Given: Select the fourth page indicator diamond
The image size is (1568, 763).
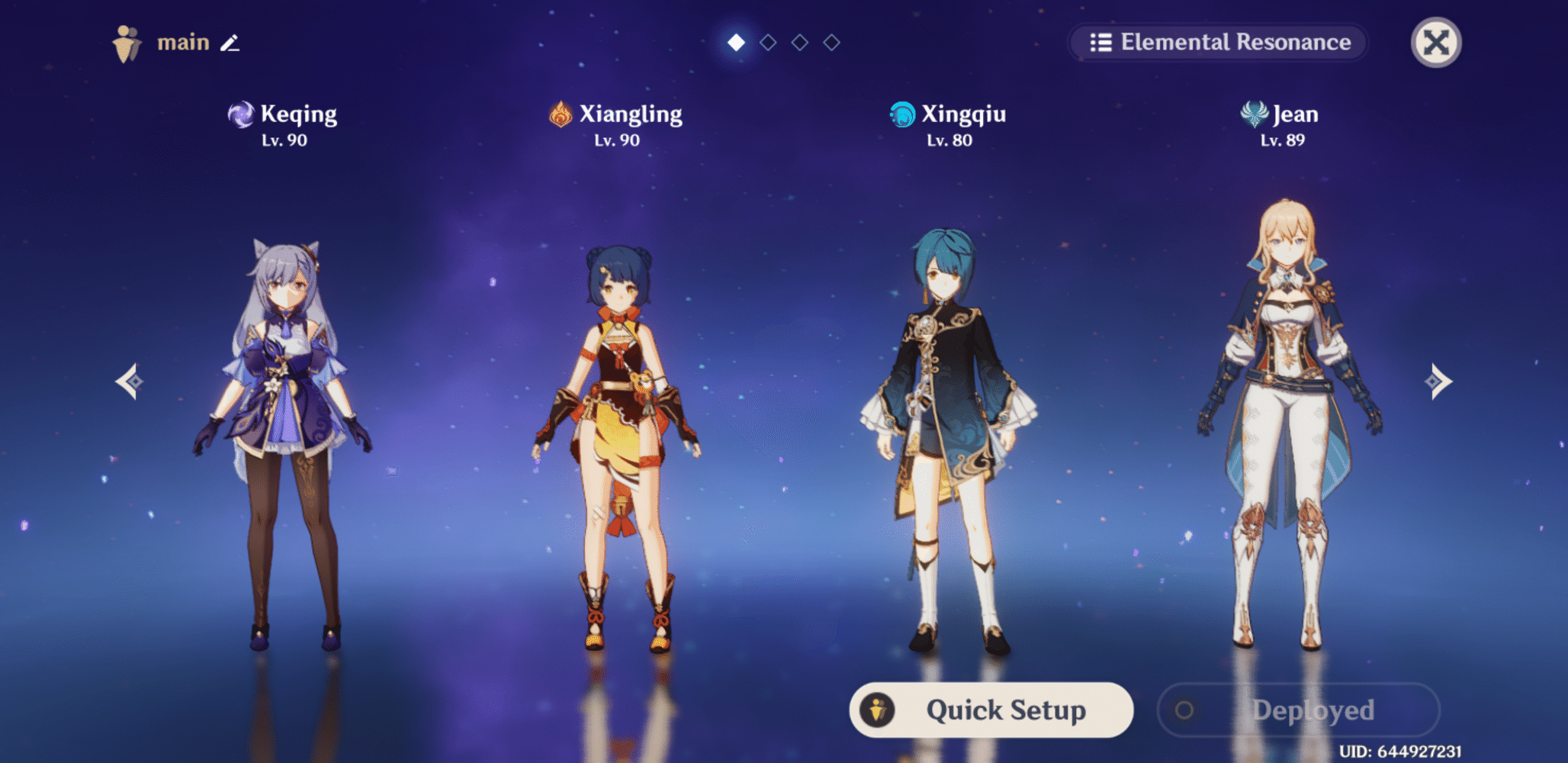Looking at the screenshot, I should tap(831, 42).
